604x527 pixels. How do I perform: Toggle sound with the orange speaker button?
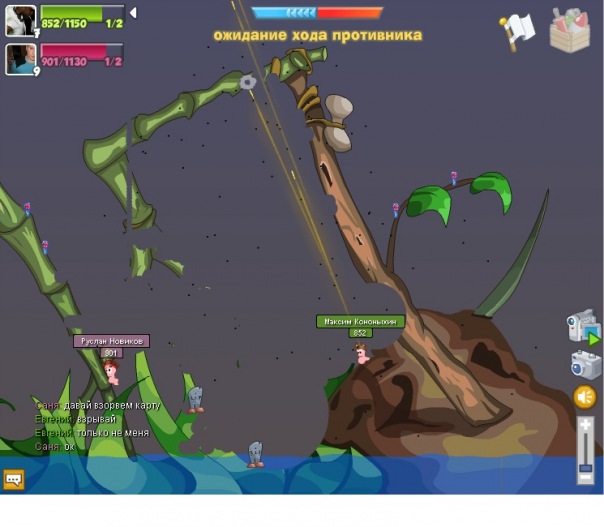[585, 397]
